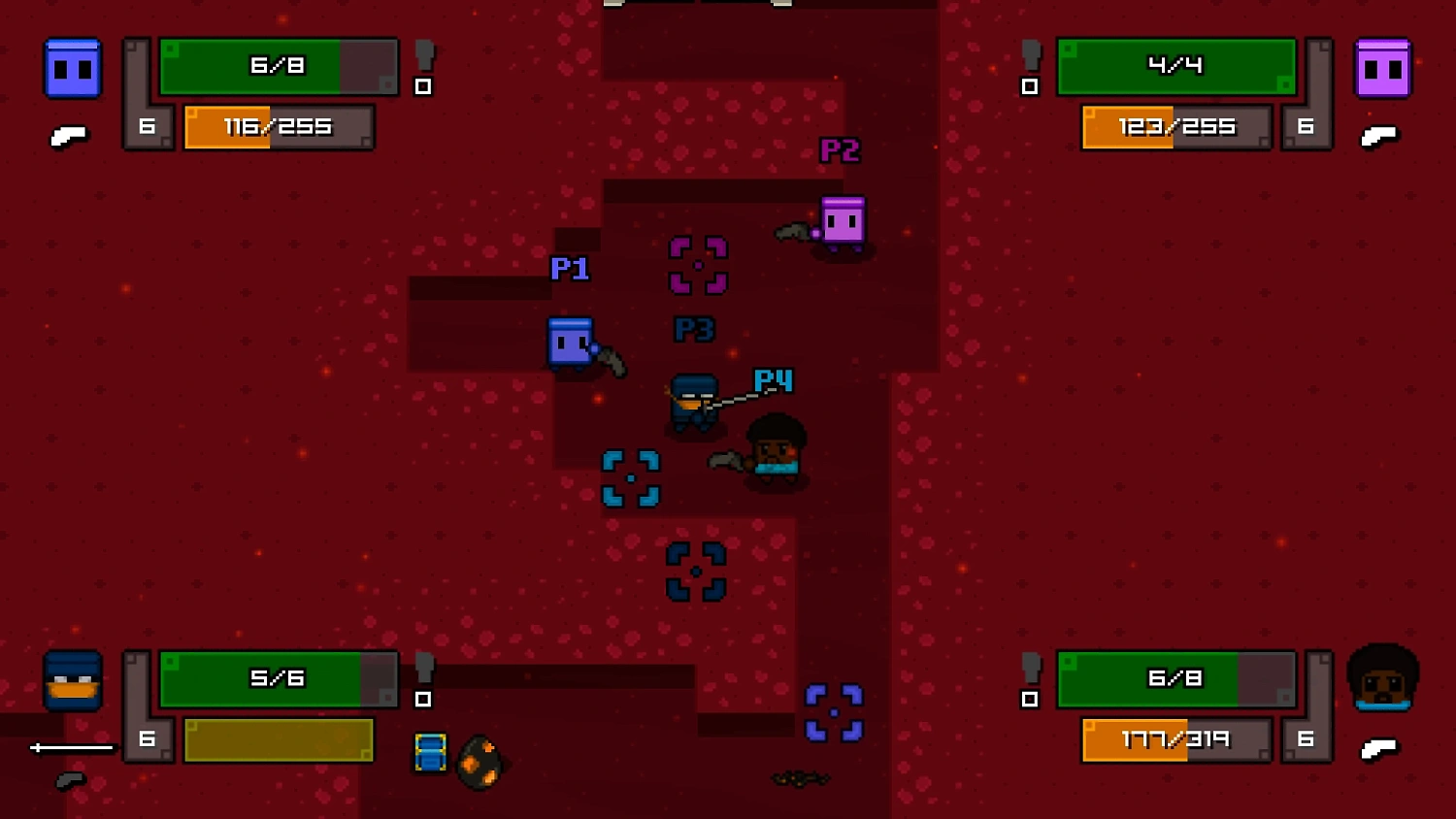The height and width of the screenshot is (819, 1456).
Task: Click P4's 177/319 ammo progress bar
Action: [1175, 738]
